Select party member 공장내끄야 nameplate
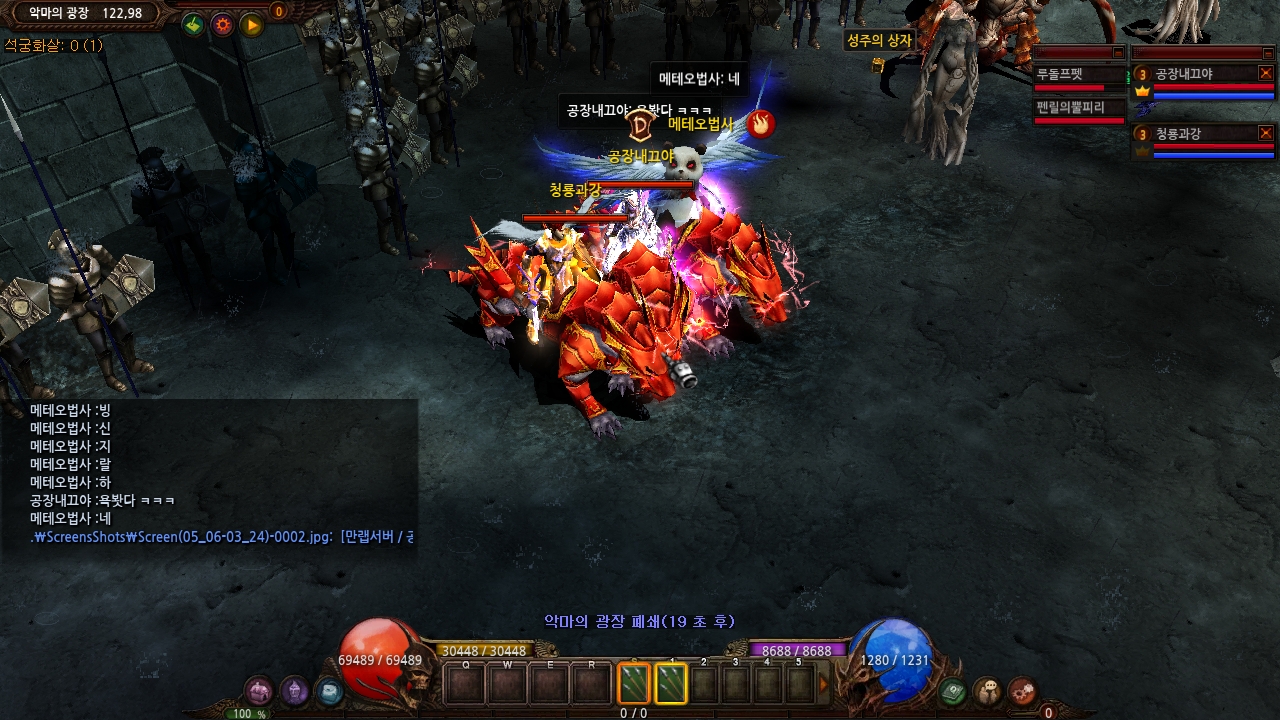 click(1190, 74)
